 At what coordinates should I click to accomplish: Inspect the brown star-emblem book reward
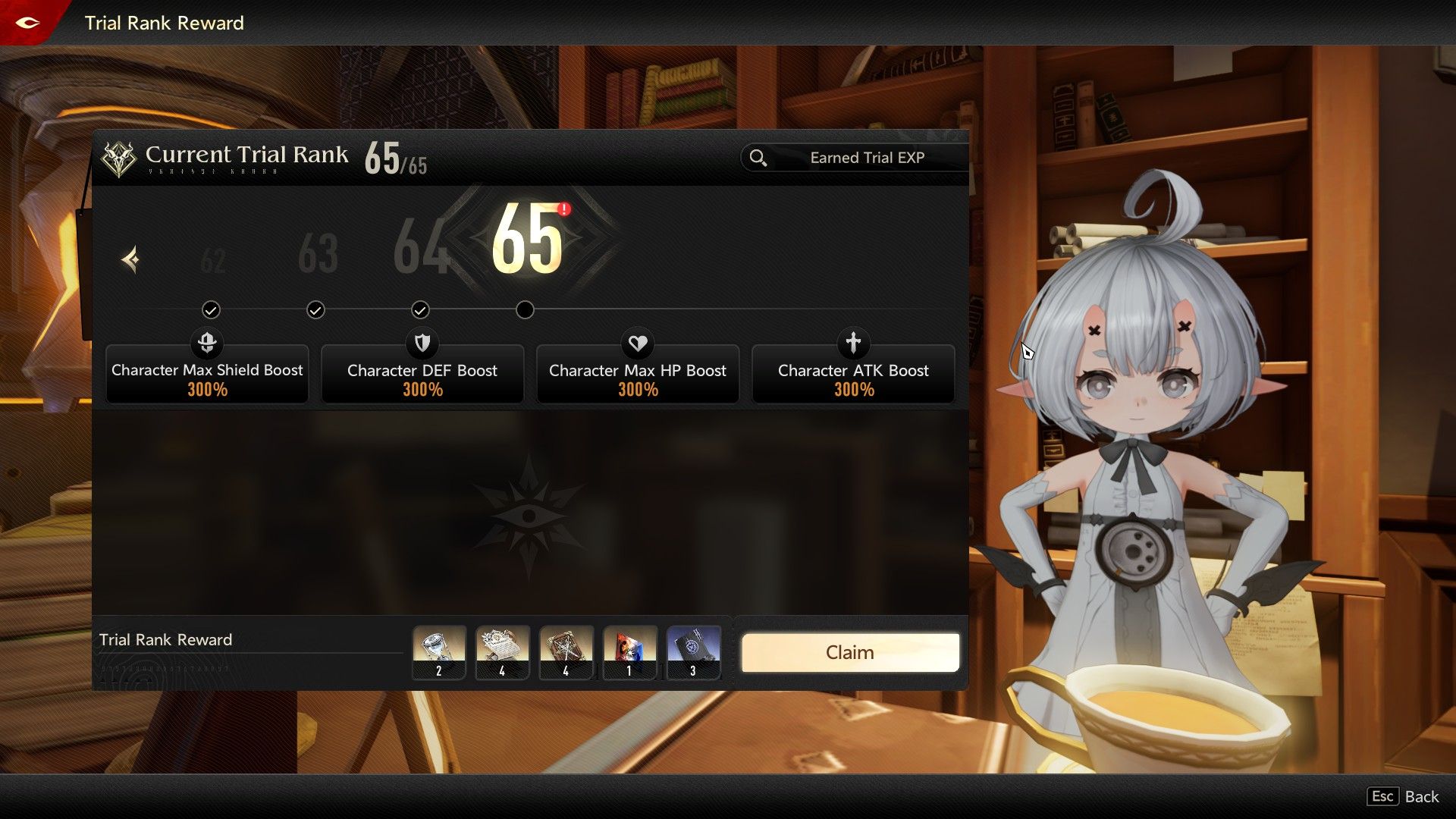(566, 652)
